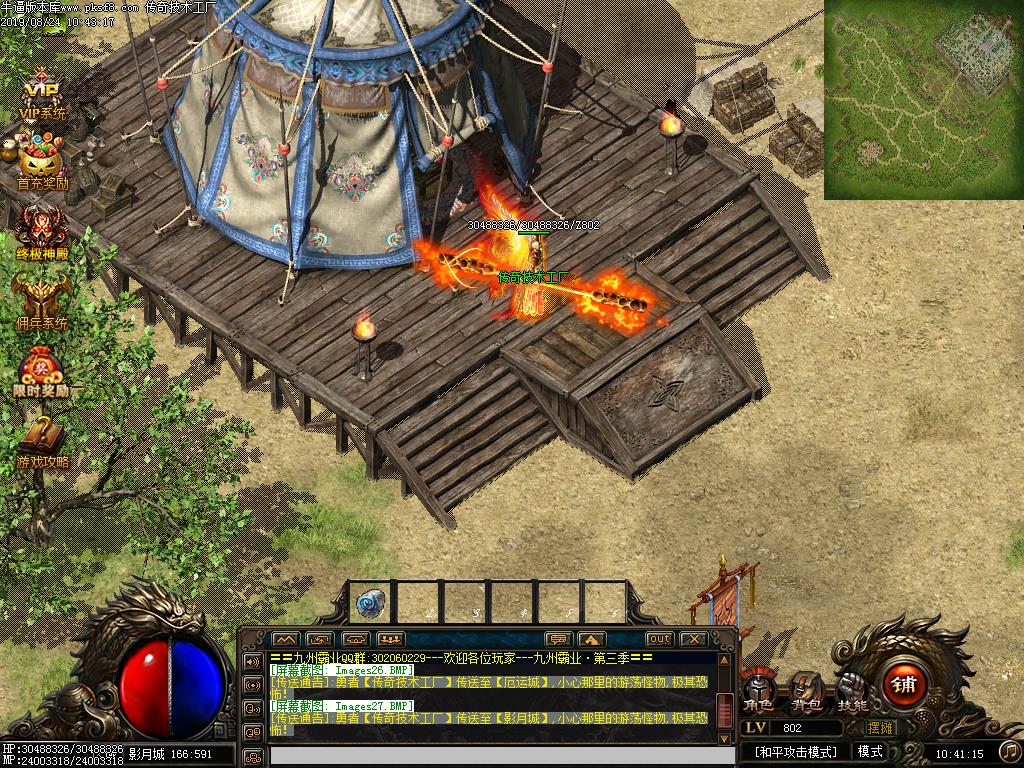1024x768 pixels.
Task: Open the red 铺 shop button
Action: coord(905,685)
